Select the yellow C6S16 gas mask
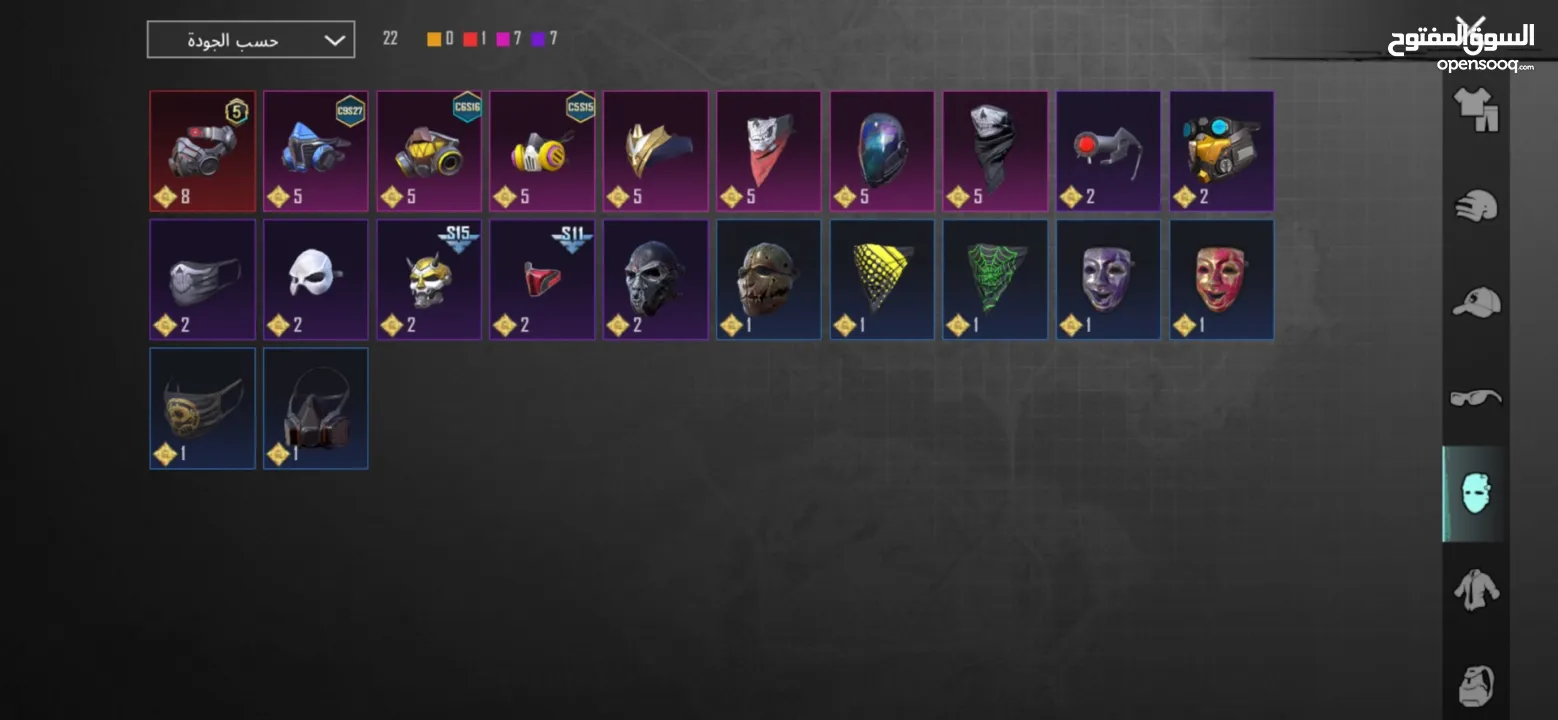The height and width of the screenshot is (720, 1558). (x=429, y=151)
